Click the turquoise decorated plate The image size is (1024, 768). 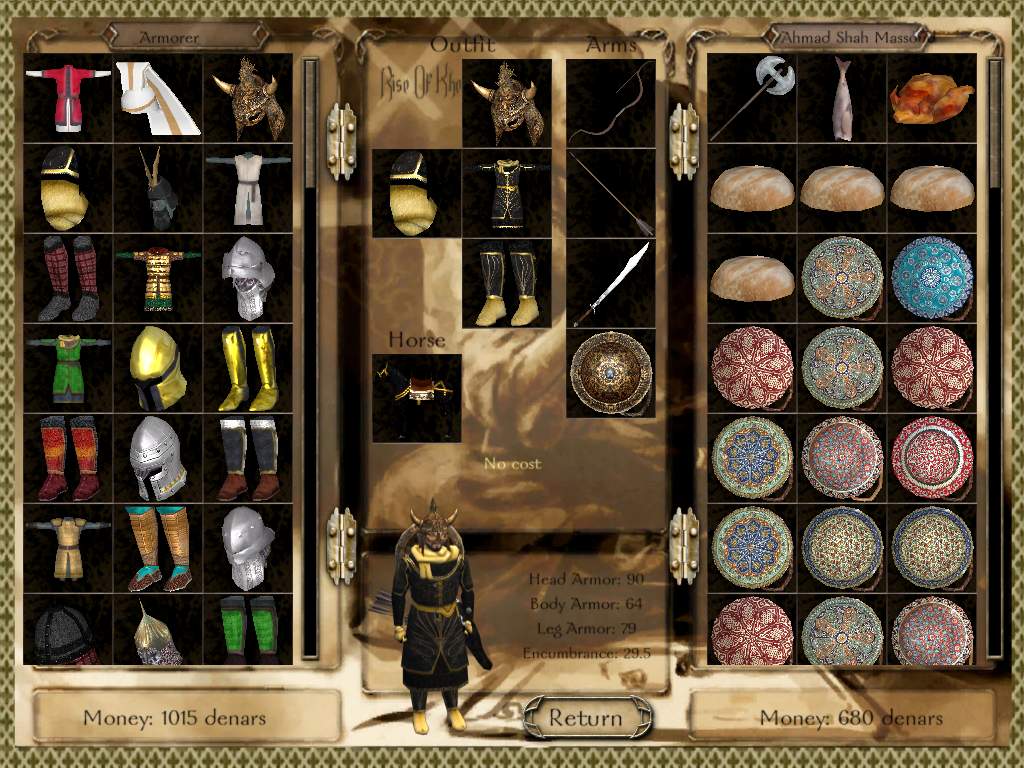932,278
